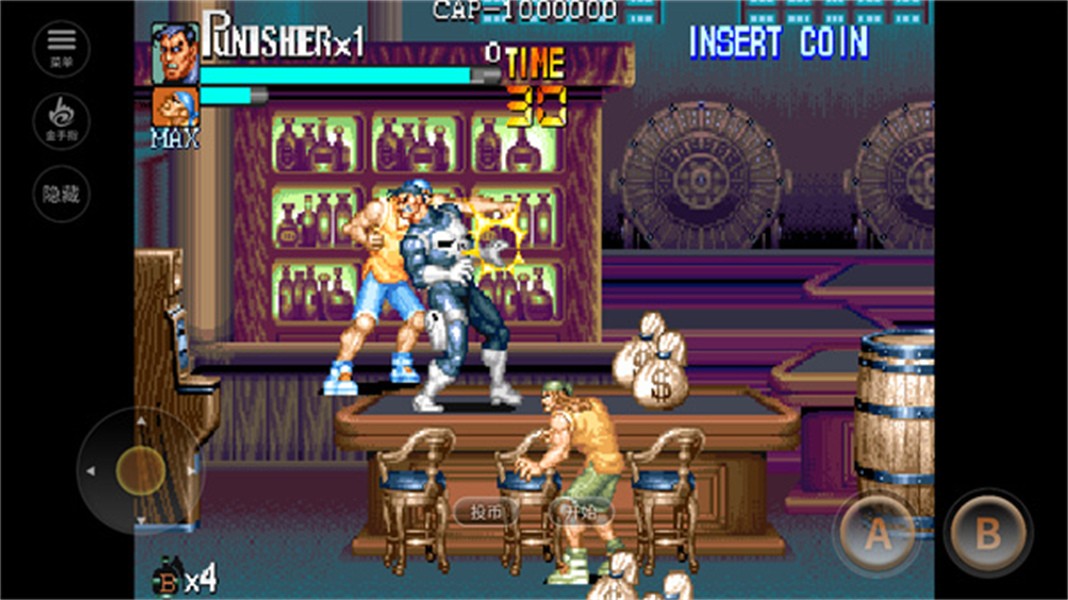Tap the start (开始) button

coord(580,512)
